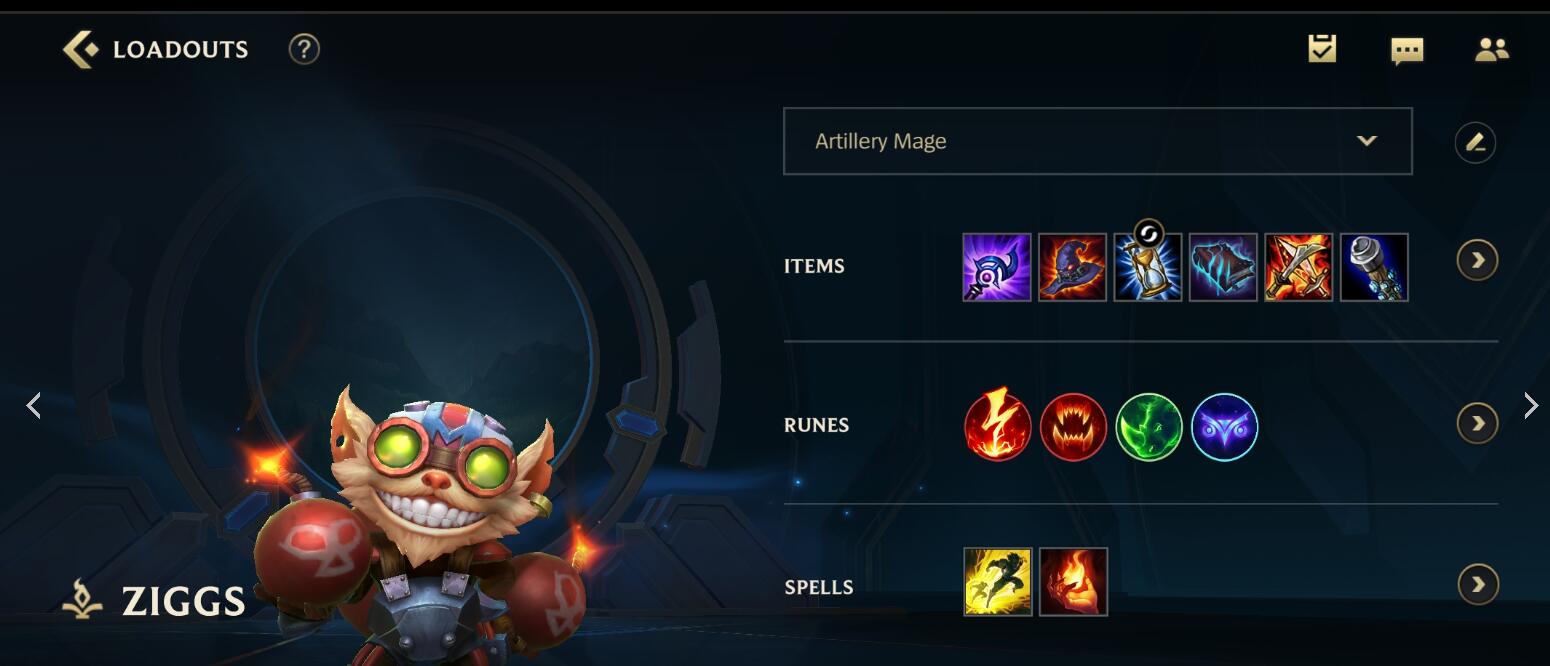The width and height of the screenshot is (1550, 666).
Task: Select the purple Luden's staff item
Action: 997,267
